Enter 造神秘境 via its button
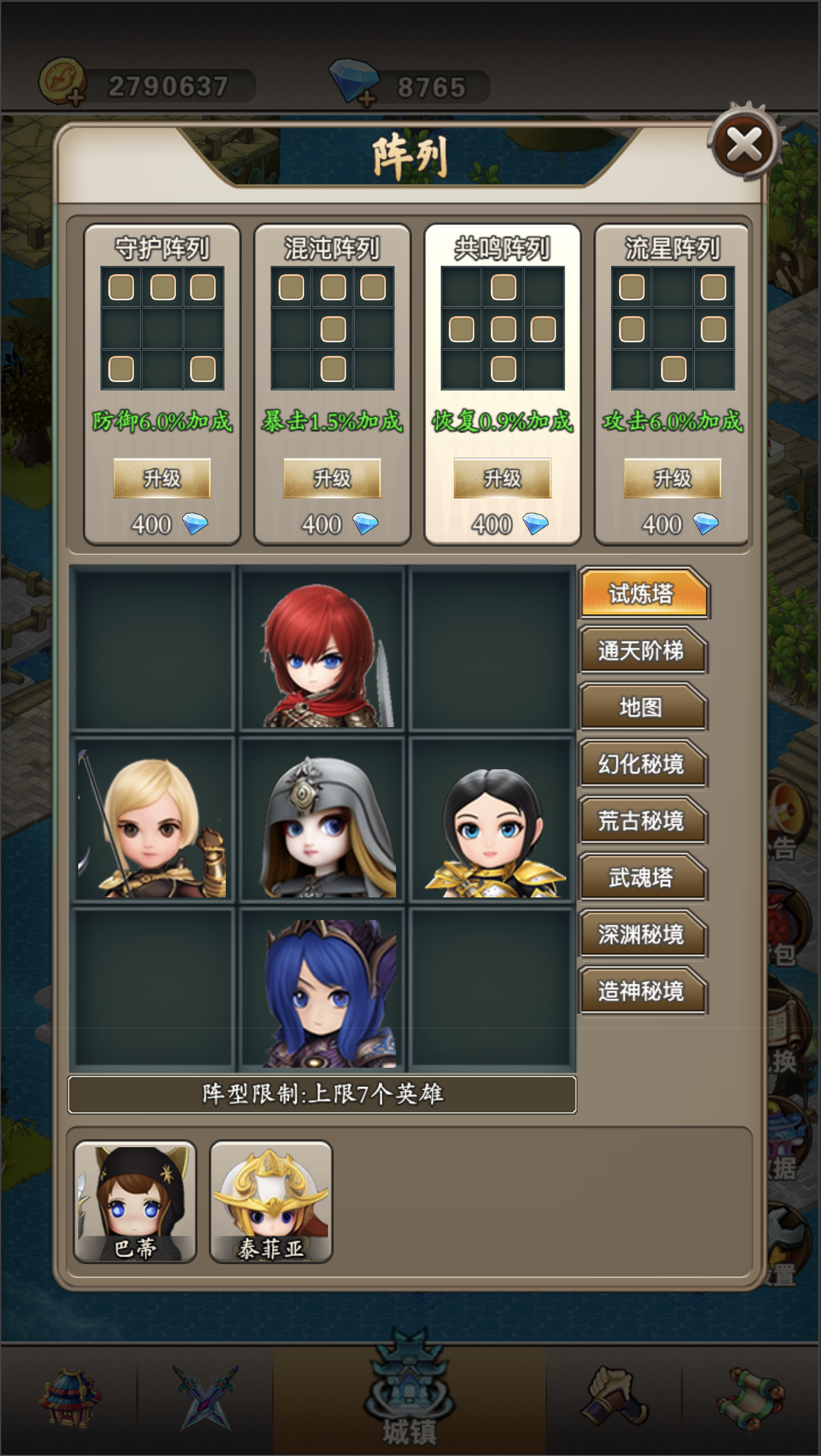This screenshot has height=1456, width=821. pyautogui.click(x=643, y=991)
